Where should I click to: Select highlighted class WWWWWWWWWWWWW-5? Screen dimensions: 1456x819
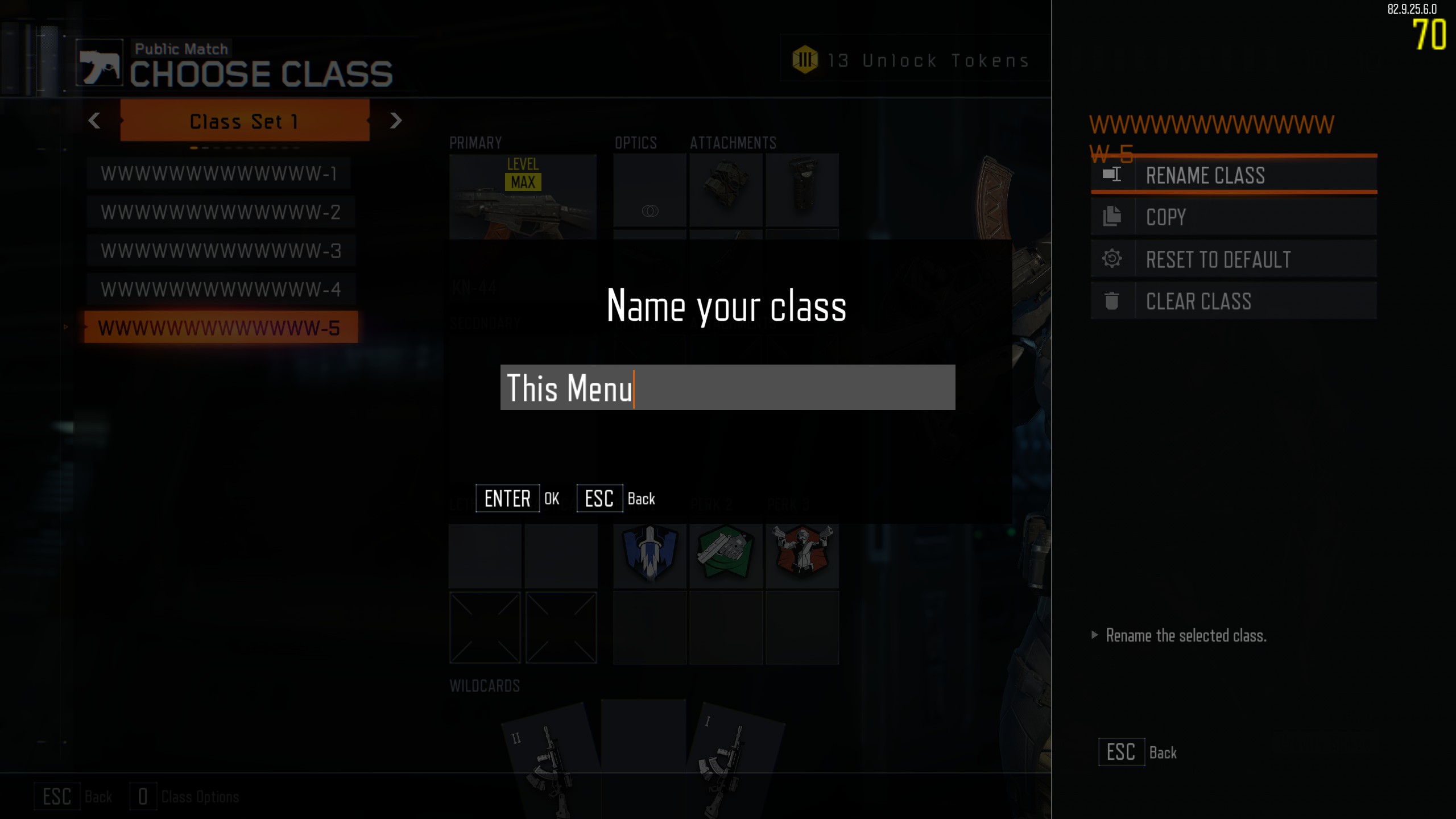(221, 328)
